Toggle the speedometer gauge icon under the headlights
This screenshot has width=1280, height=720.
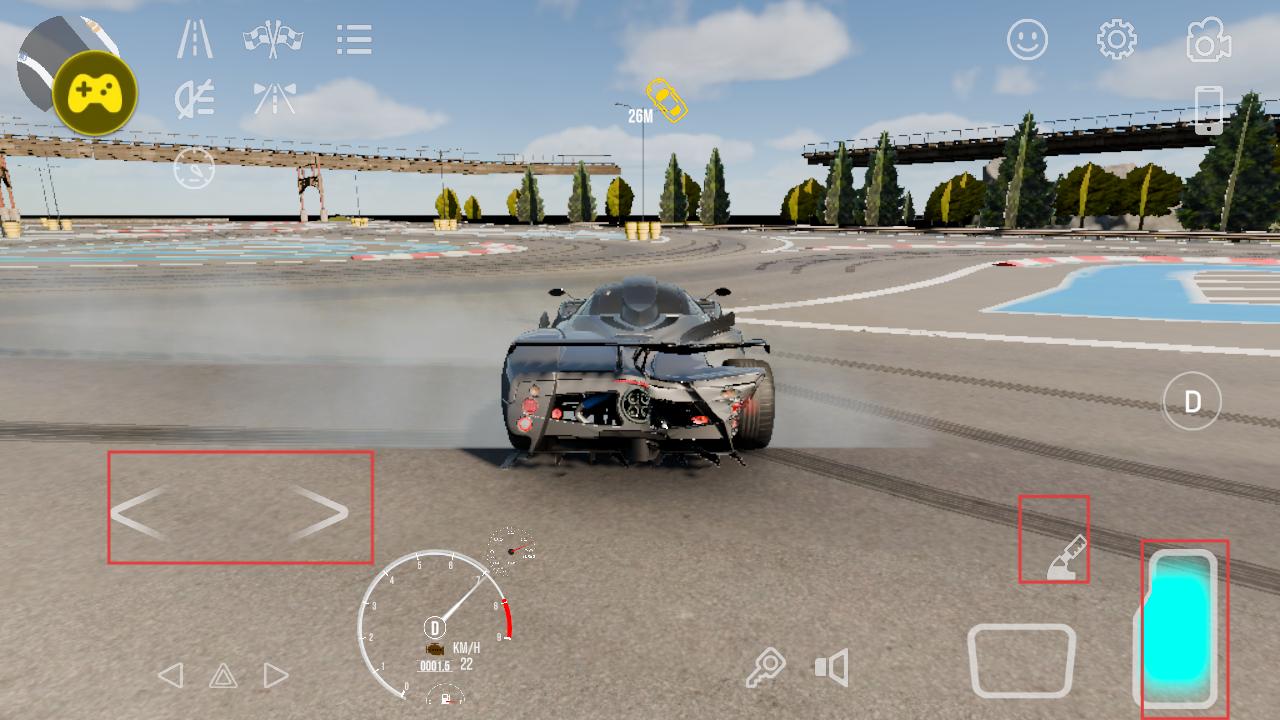(x=194, y=168)
